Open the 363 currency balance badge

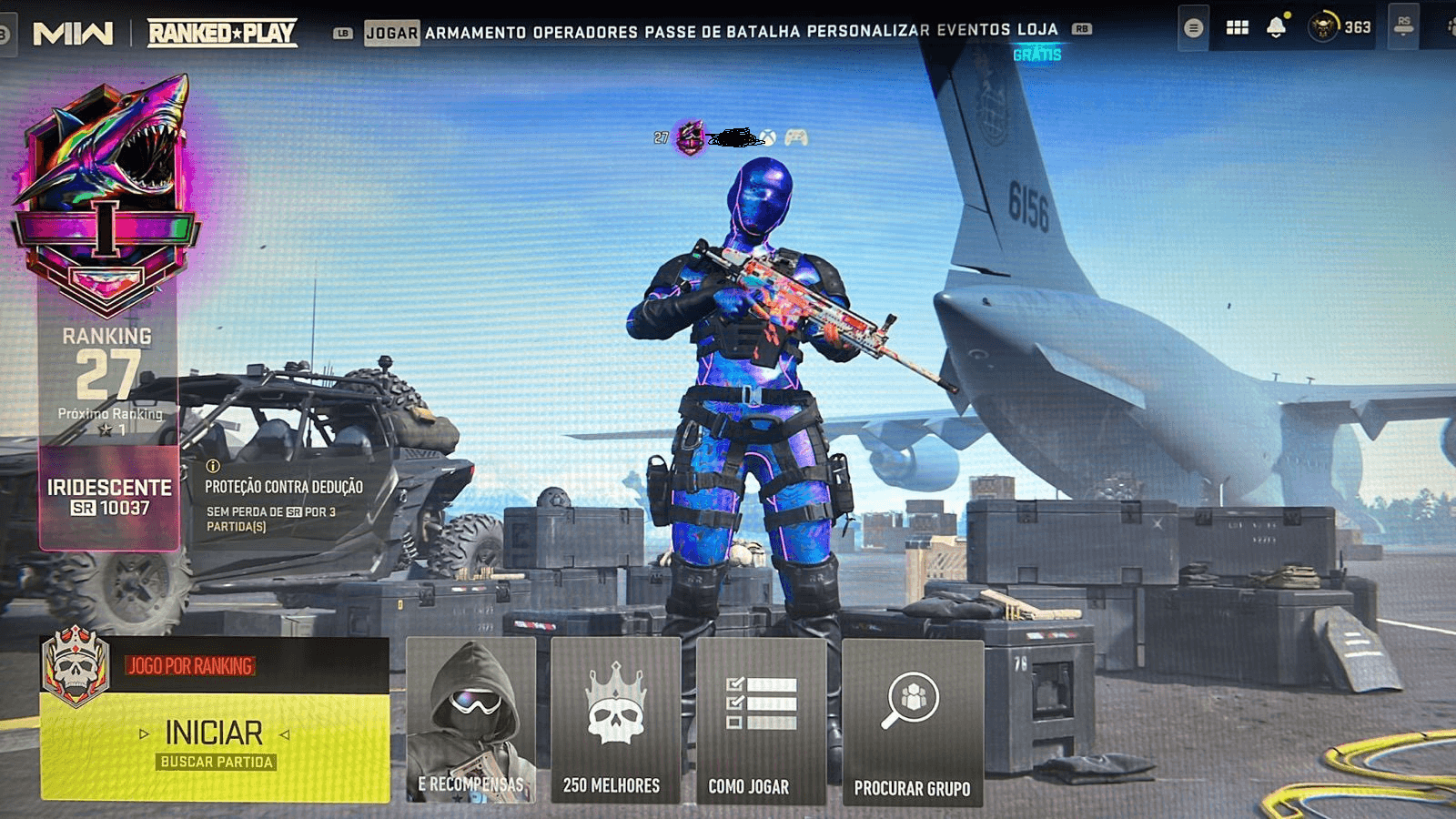point(1340,27)
